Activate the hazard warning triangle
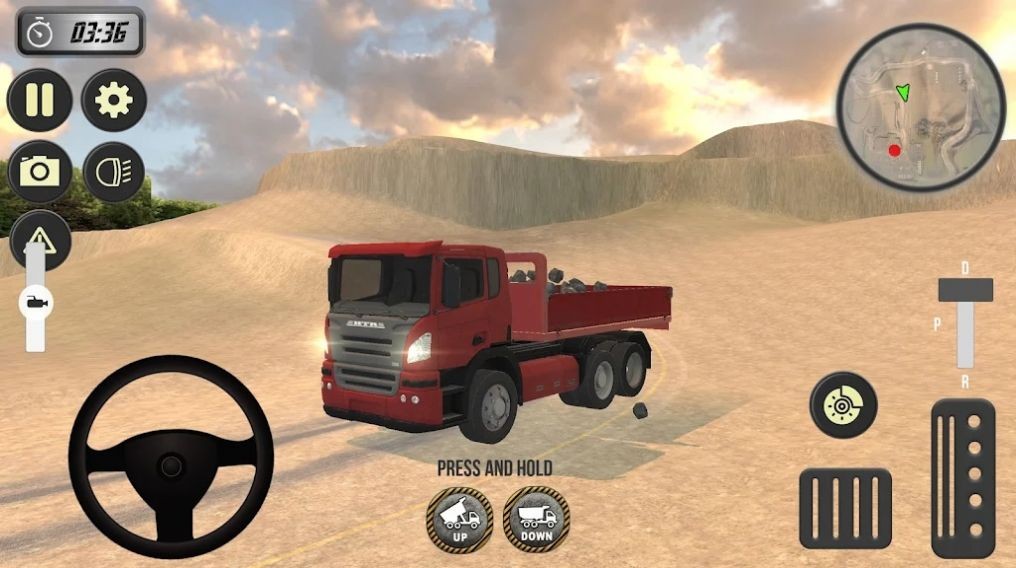The image size is (1016, 568). [x=40, y=237]
